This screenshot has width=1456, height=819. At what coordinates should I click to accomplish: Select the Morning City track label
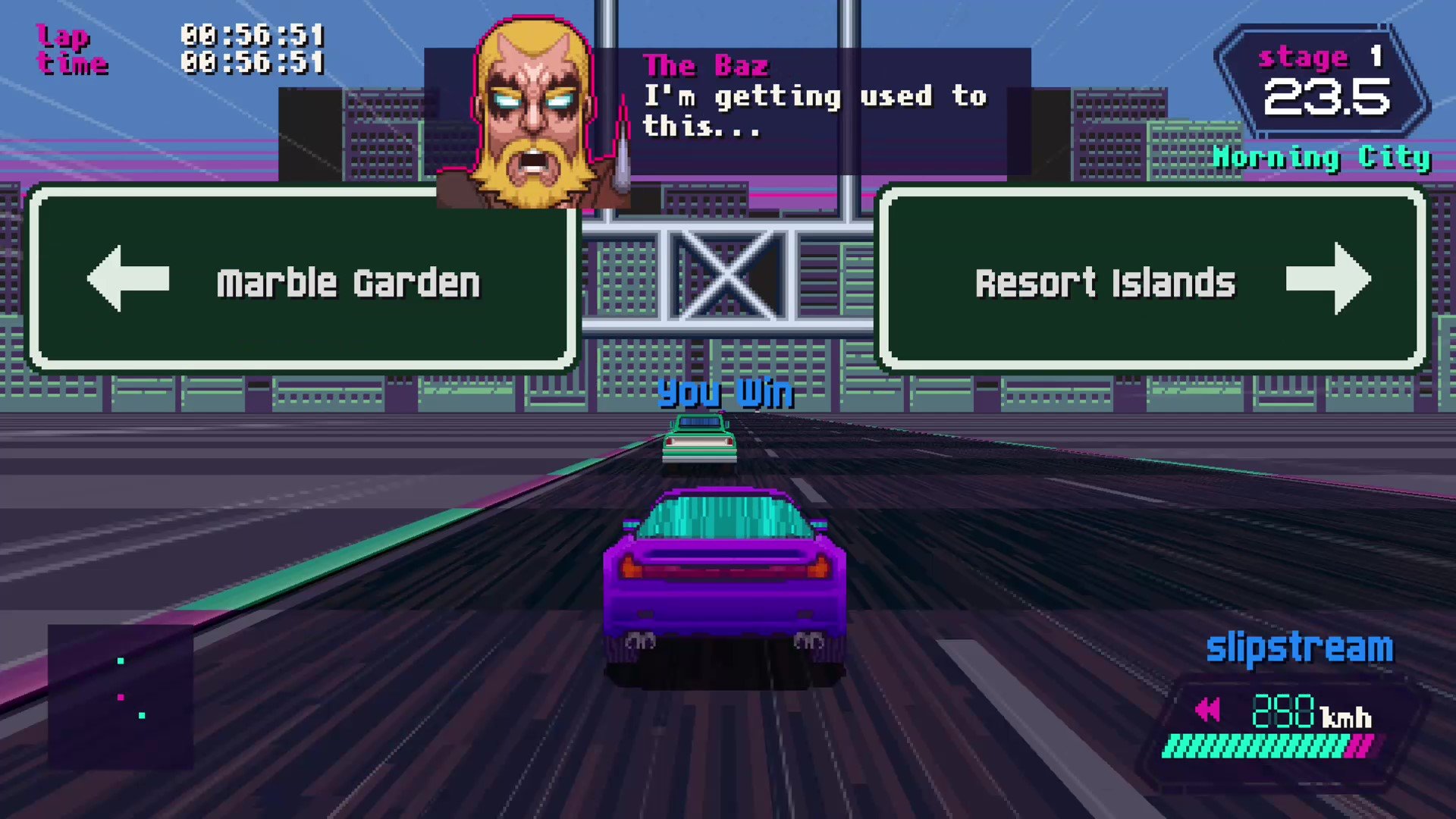(1323, 158)
